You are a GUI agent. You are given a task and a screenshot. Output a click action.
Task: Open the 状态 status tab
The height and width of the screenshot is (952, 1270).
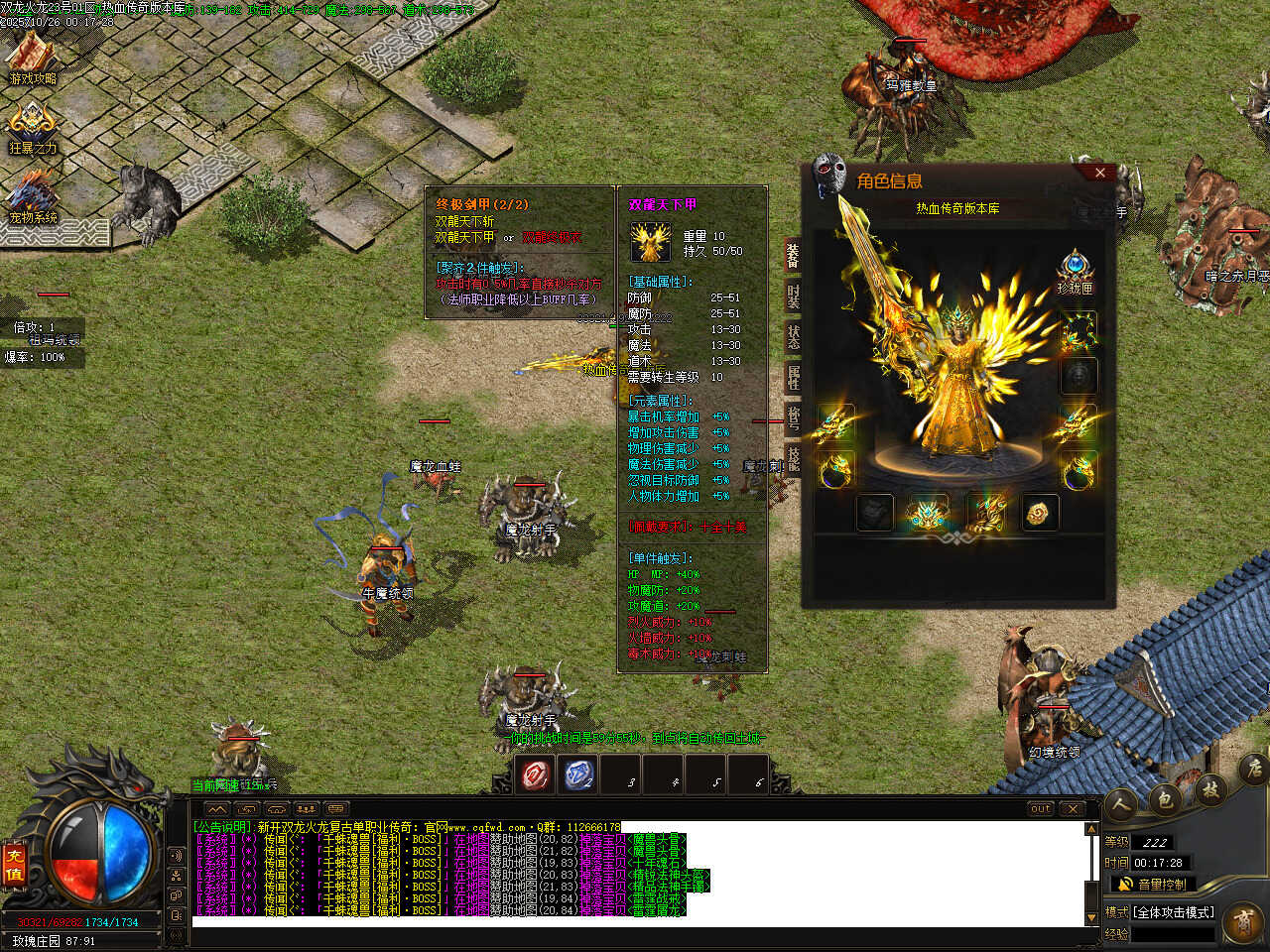pyautogui.click(x=793, y=336)
